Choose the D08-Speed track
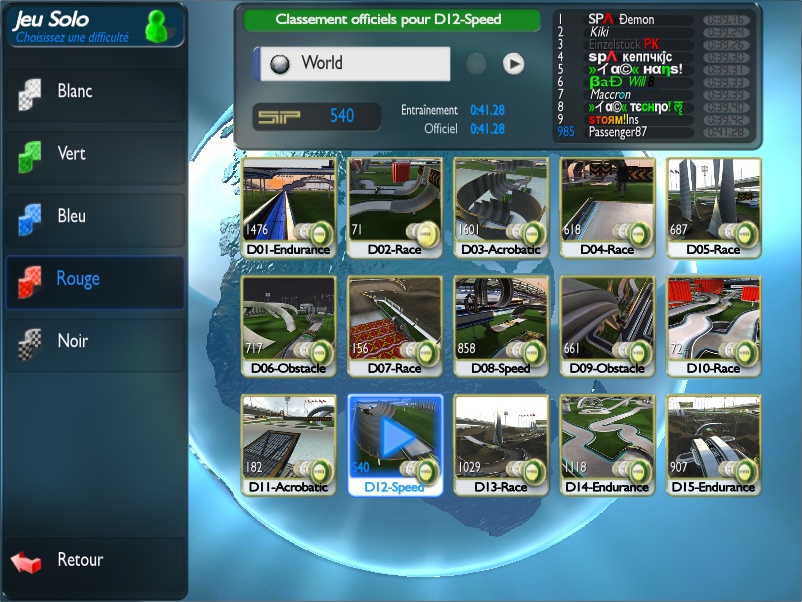The height and width of the screenshot is (602, 802). (x=501, y=326)
